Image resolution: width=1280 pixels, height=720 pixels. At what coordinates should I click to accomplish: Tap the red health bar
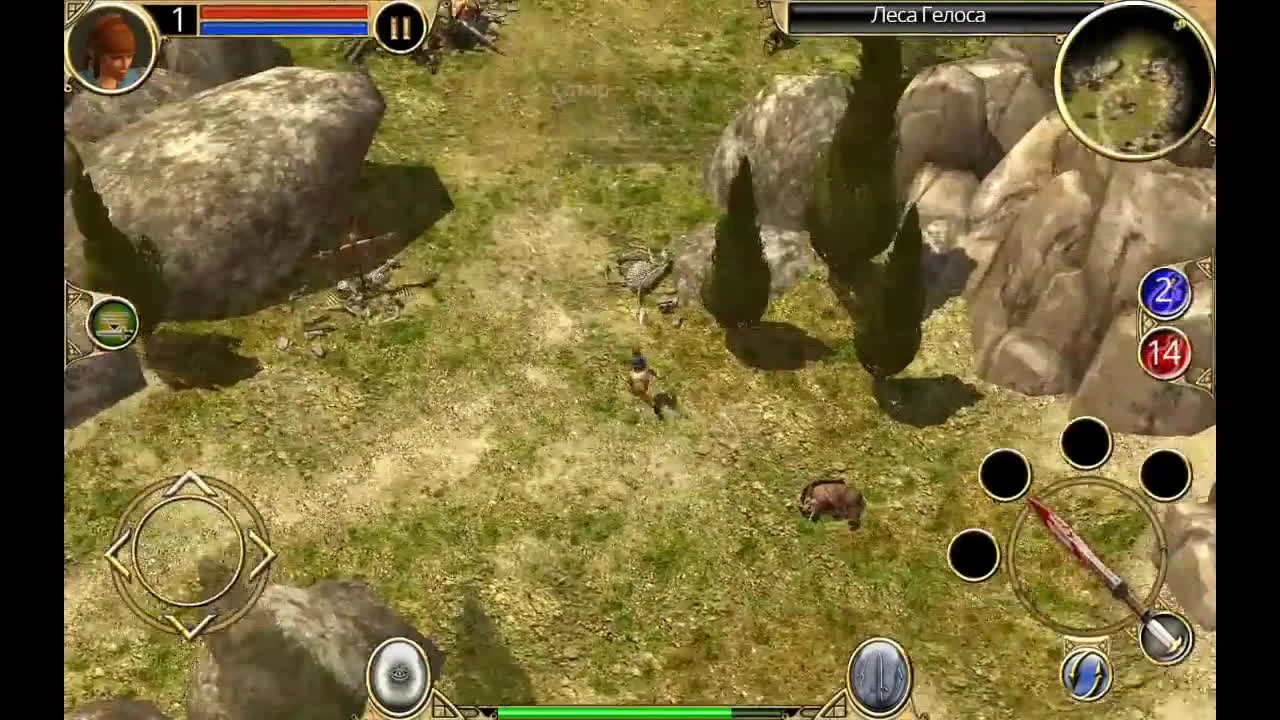click(x=285, y=12)
